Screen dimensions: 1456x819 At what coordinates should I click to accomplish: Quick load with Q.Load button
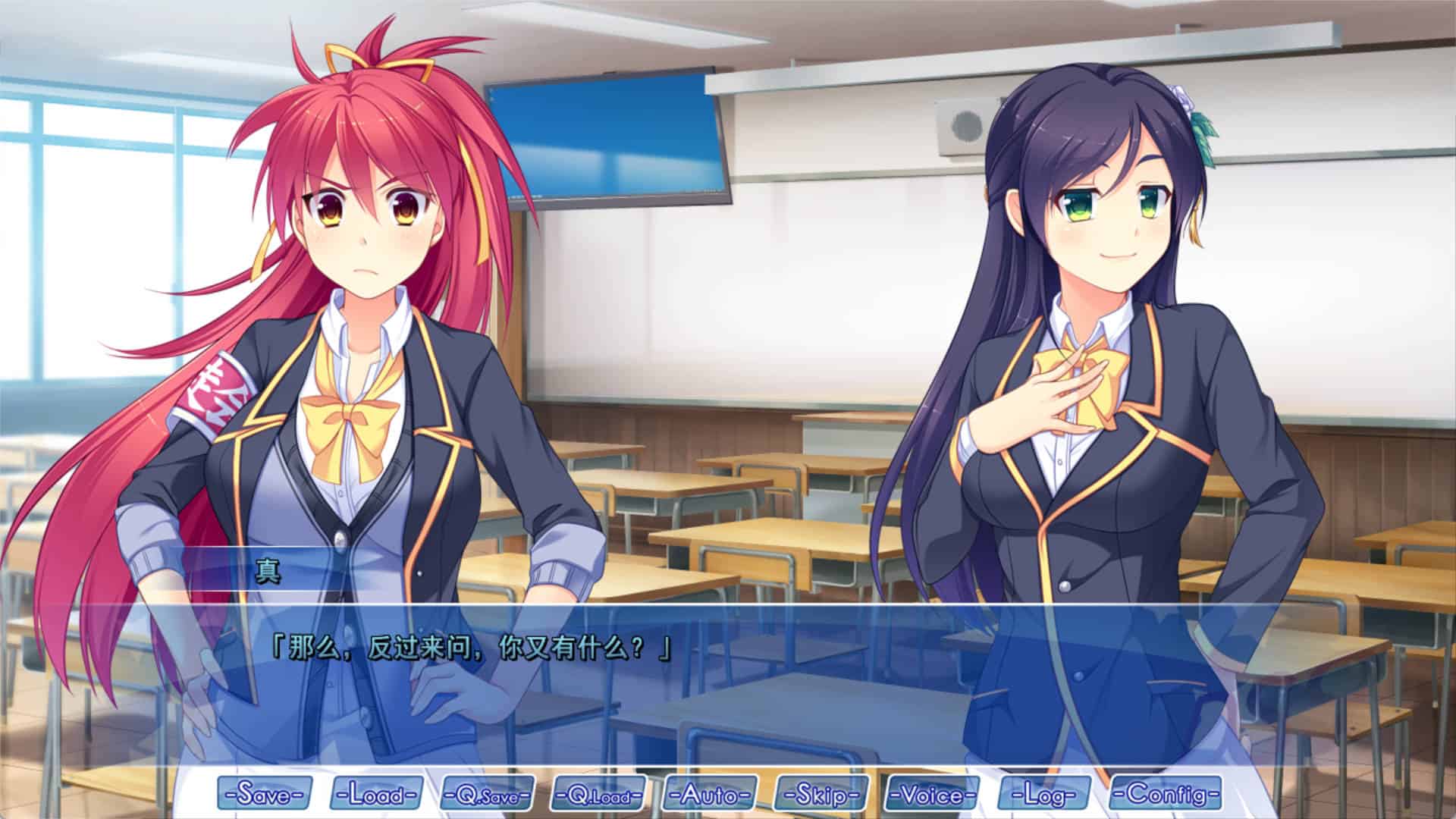(598, 793)
